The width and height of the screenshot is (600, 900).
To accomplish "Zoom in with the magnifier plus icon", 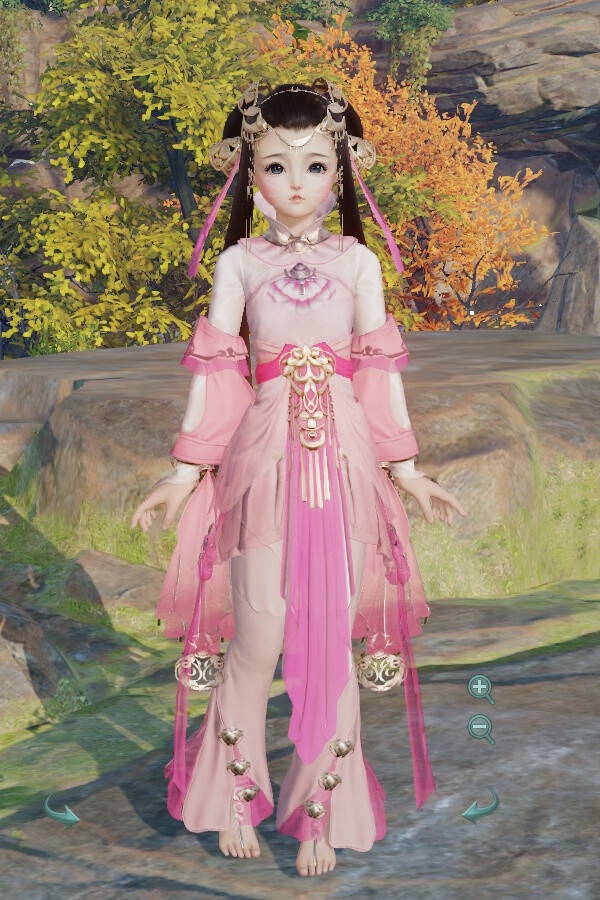I will tap(480, 687).
